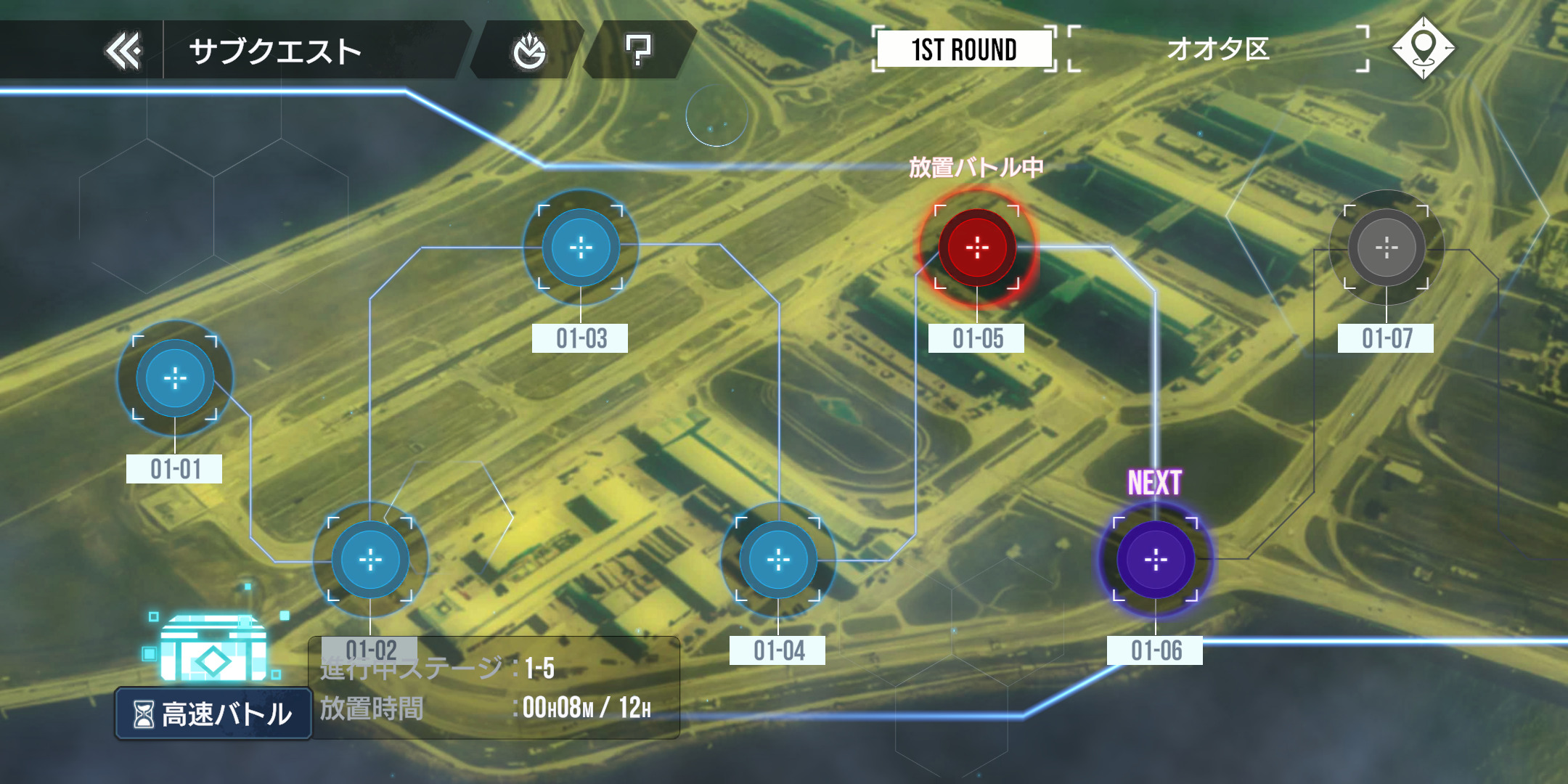1568x784 pixels.
Task: Choose stage node 01-02
Action: (x=370, y=560)
